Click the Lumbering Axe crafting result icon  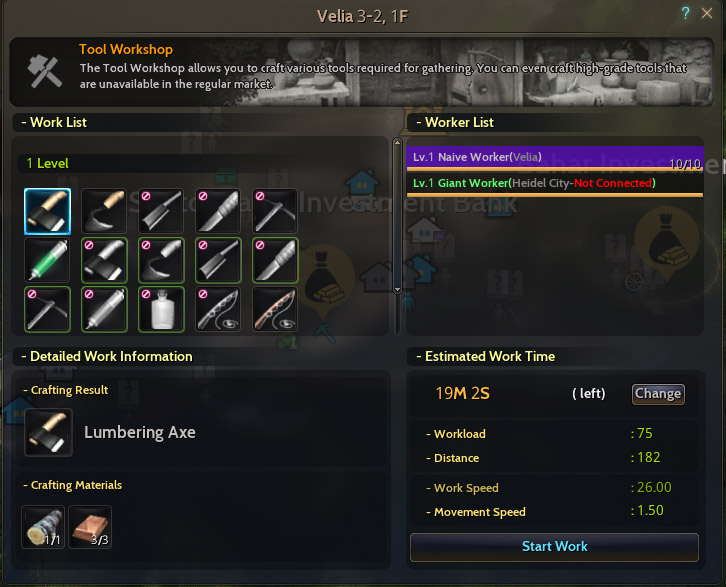tap(47, 433)
